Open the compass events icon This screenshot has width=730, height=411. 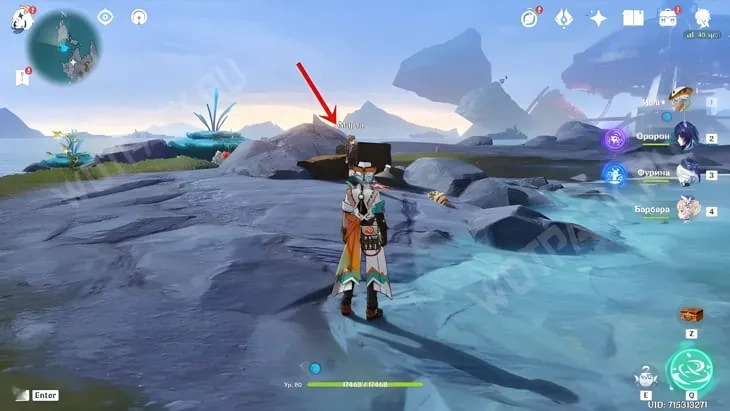click(530, 18)
